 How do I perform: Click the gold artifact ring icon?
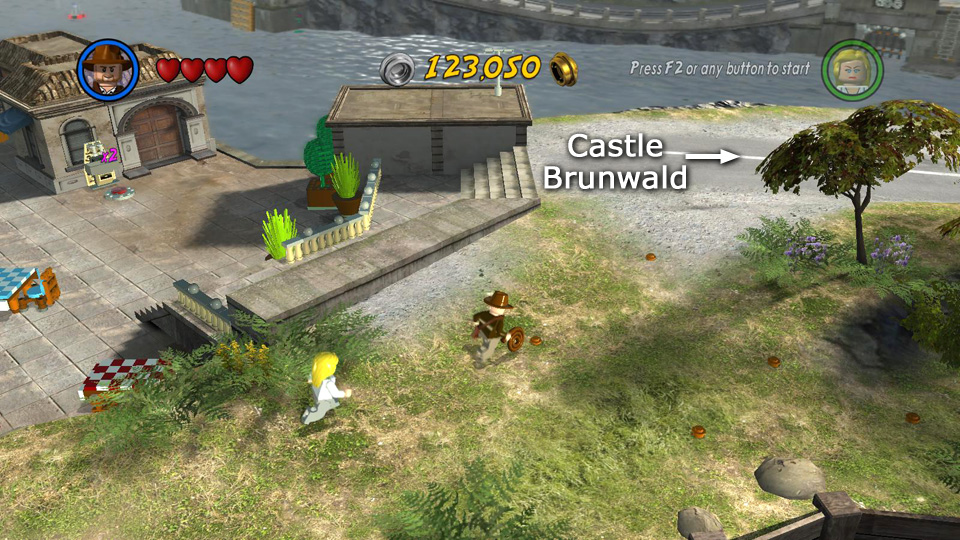(x=564, y=68)
